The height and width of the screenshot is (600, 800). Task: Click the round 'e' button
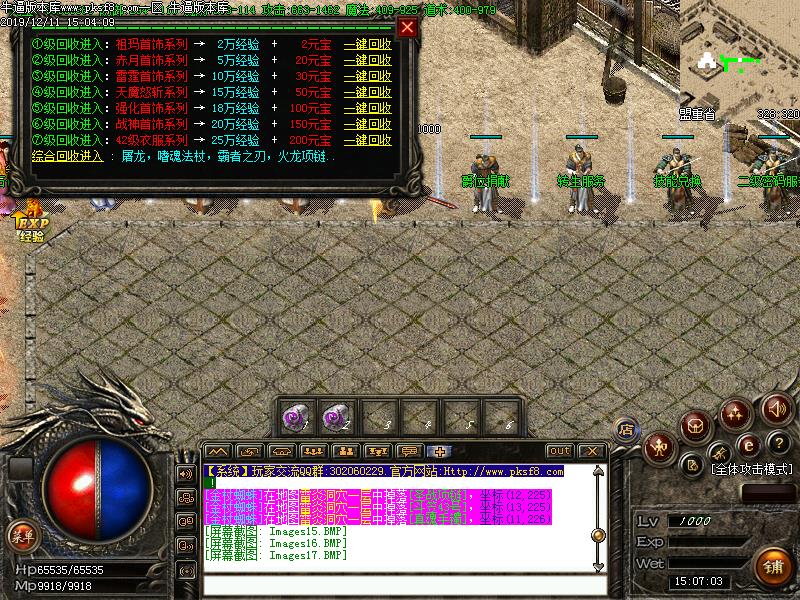(746, 446)
